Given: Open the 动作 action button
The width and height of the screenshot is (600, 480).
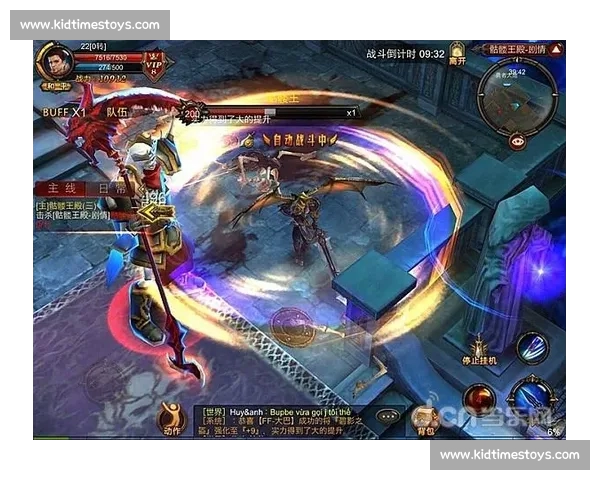Looking at the screenshot, I should tap(173, 417).
